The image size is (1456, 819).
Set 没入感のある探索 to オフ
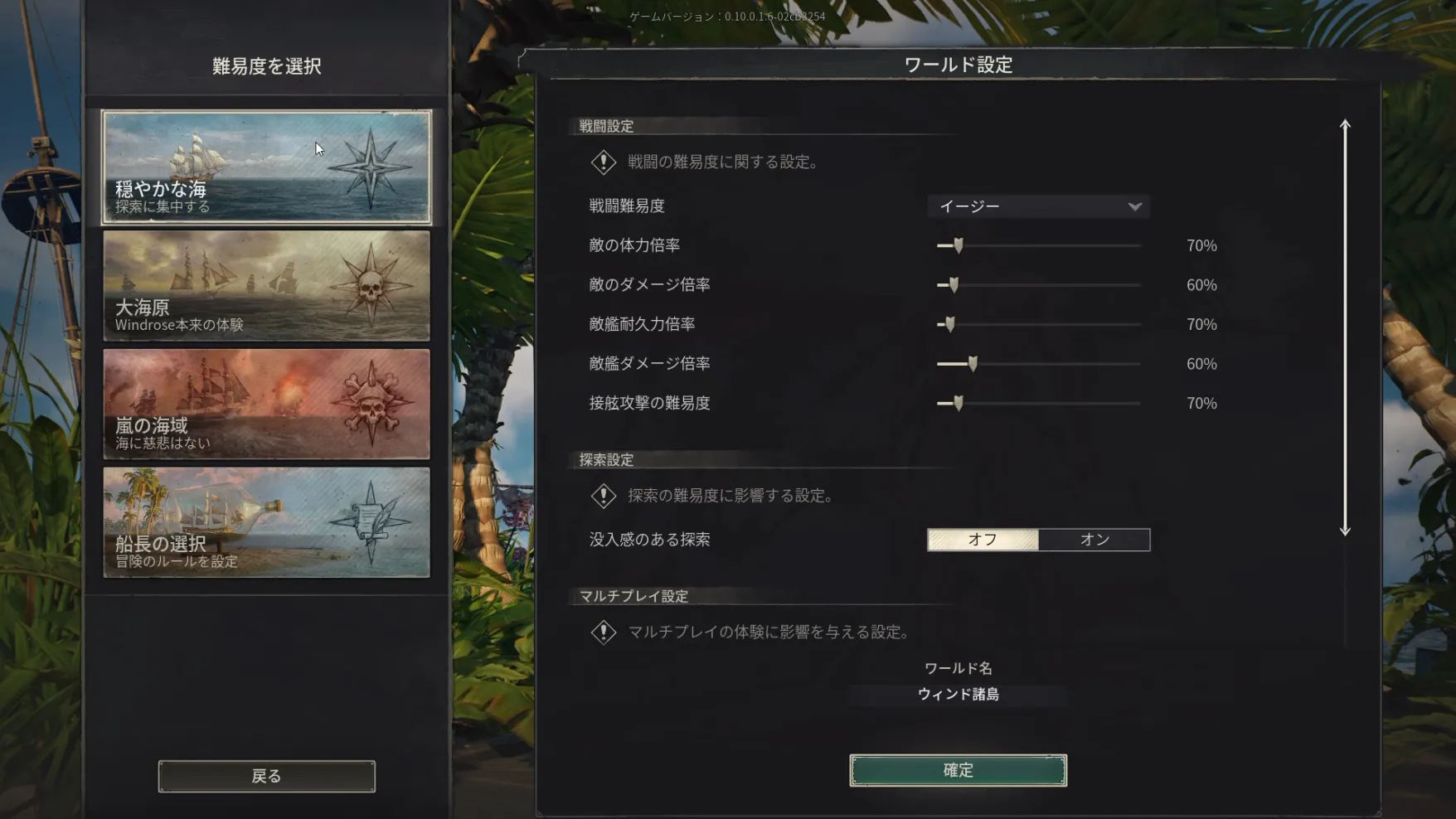pos(983,540)
